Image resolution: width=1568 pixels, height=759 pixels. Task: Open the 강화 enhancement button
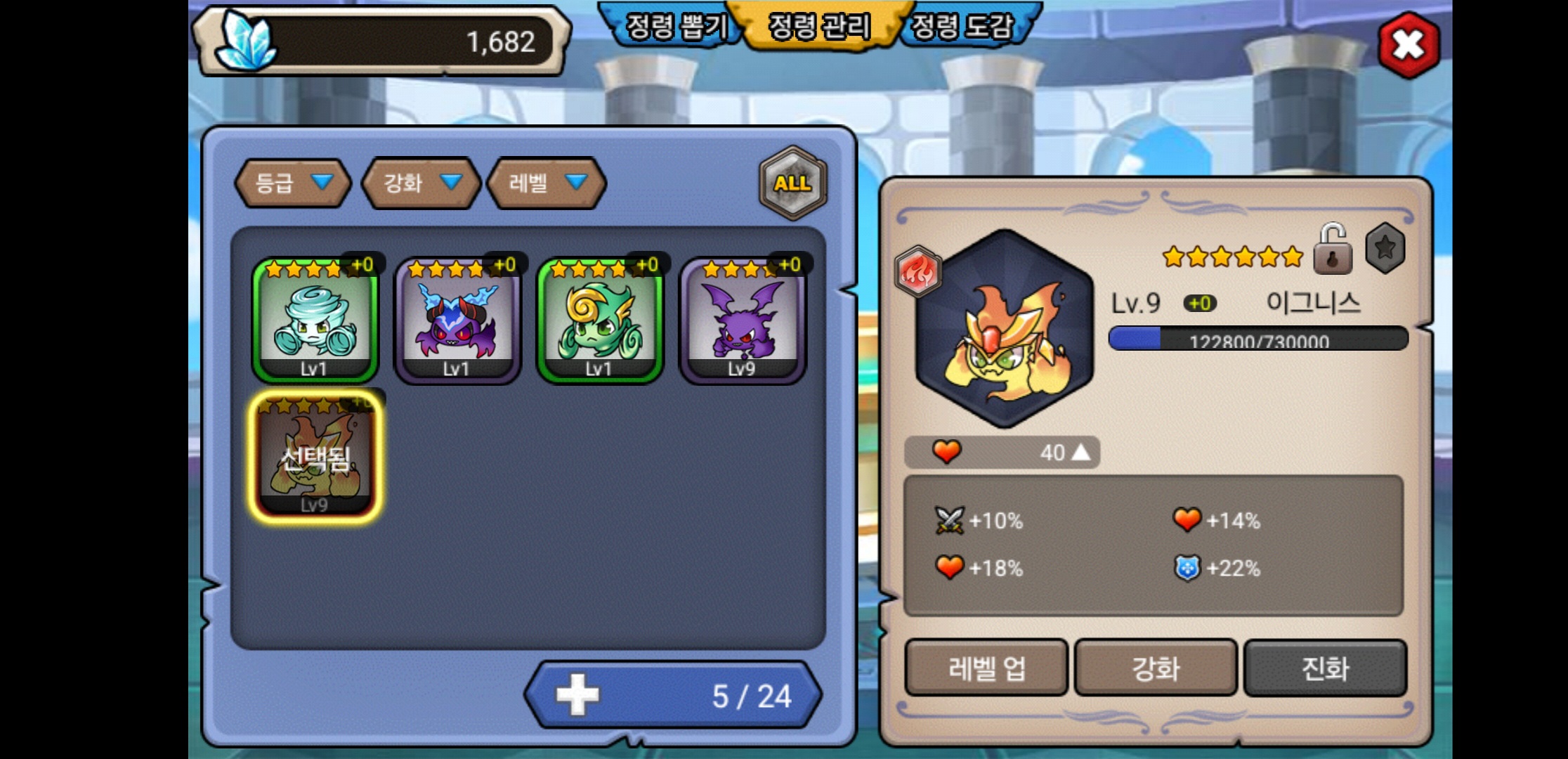(1156, 668)
